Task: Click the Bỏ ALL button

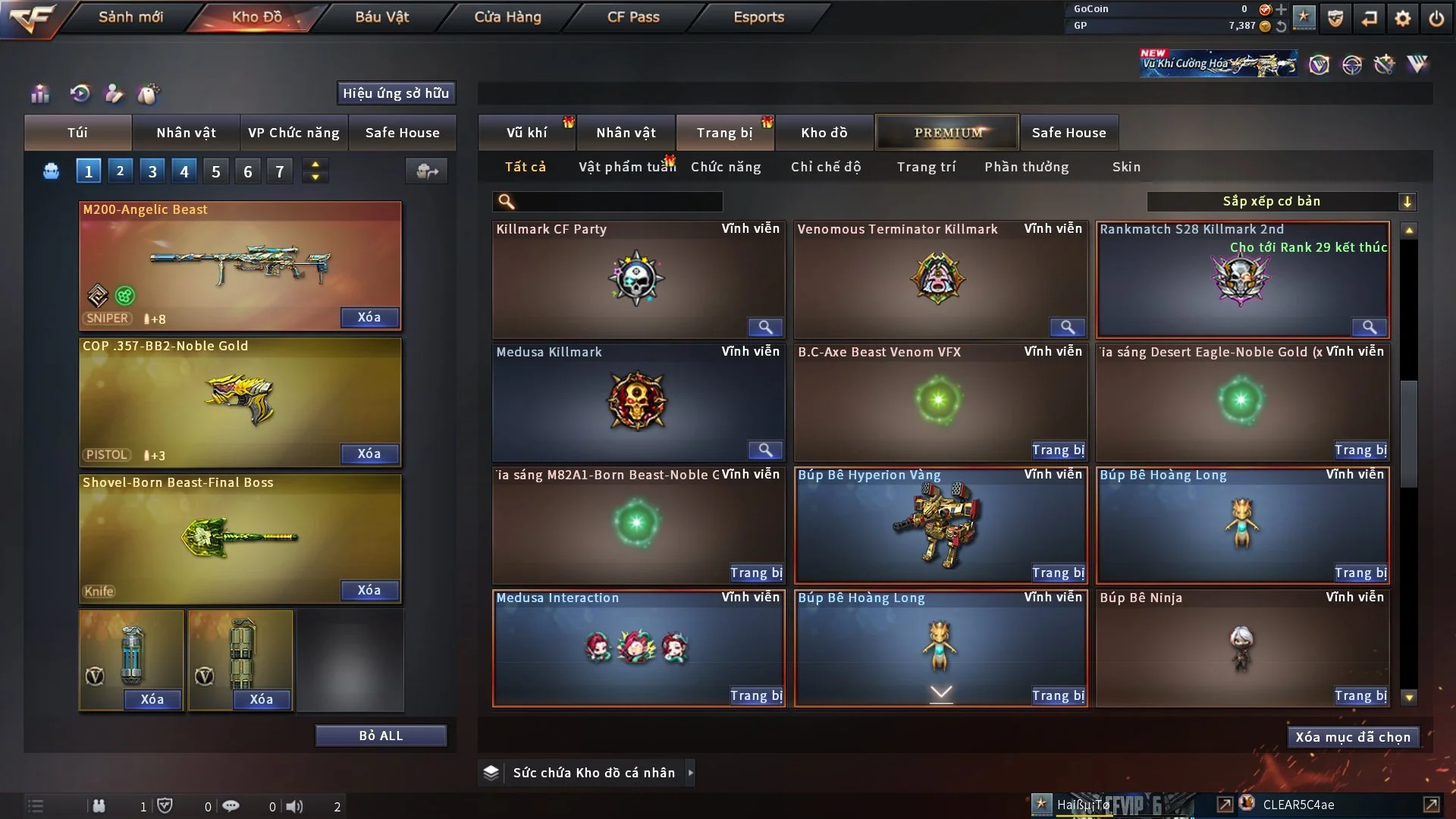Action: [x=381, y=736]
